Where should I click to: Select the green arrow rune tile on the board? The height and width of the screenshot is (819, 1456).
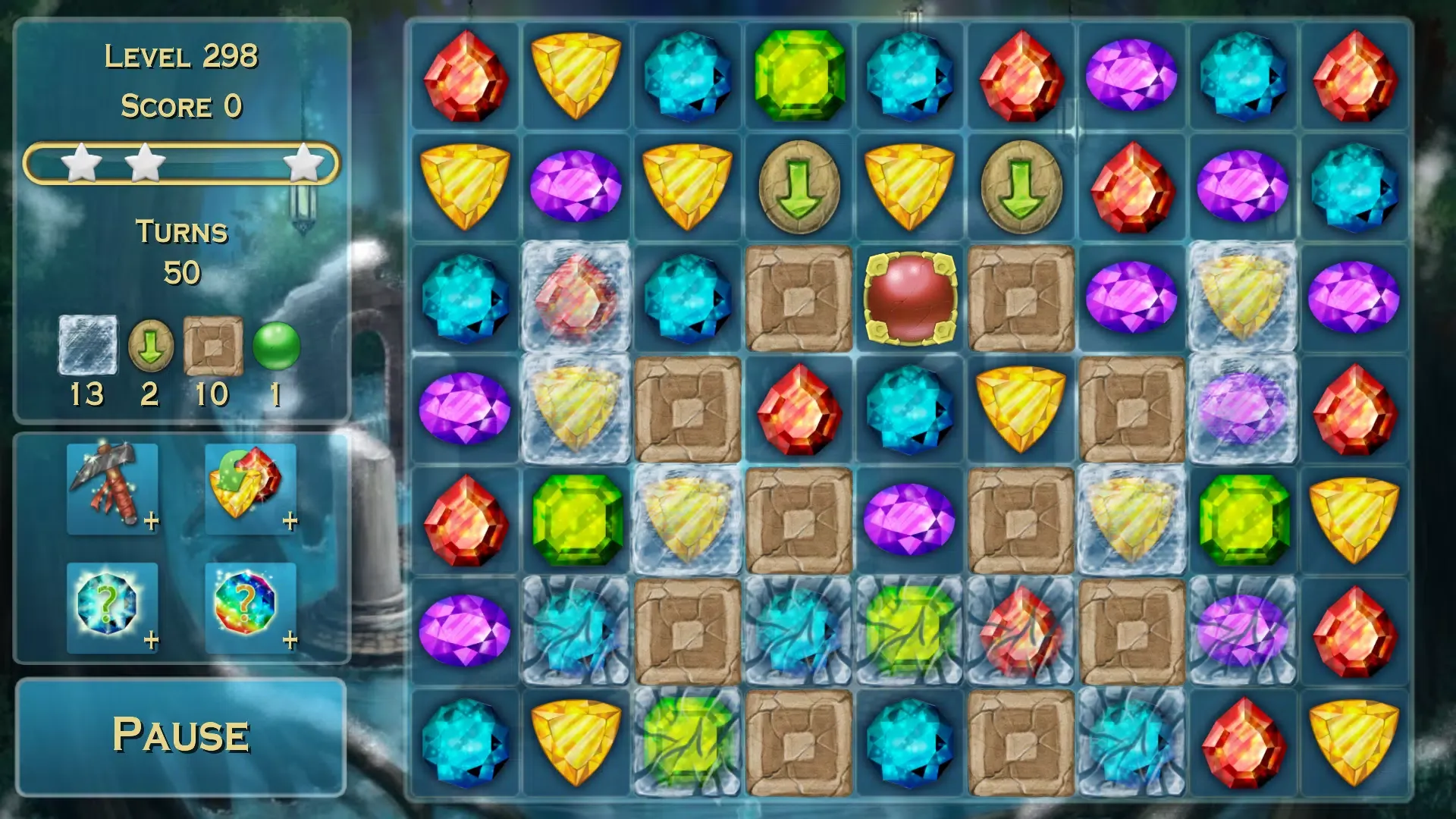point(800,186)
